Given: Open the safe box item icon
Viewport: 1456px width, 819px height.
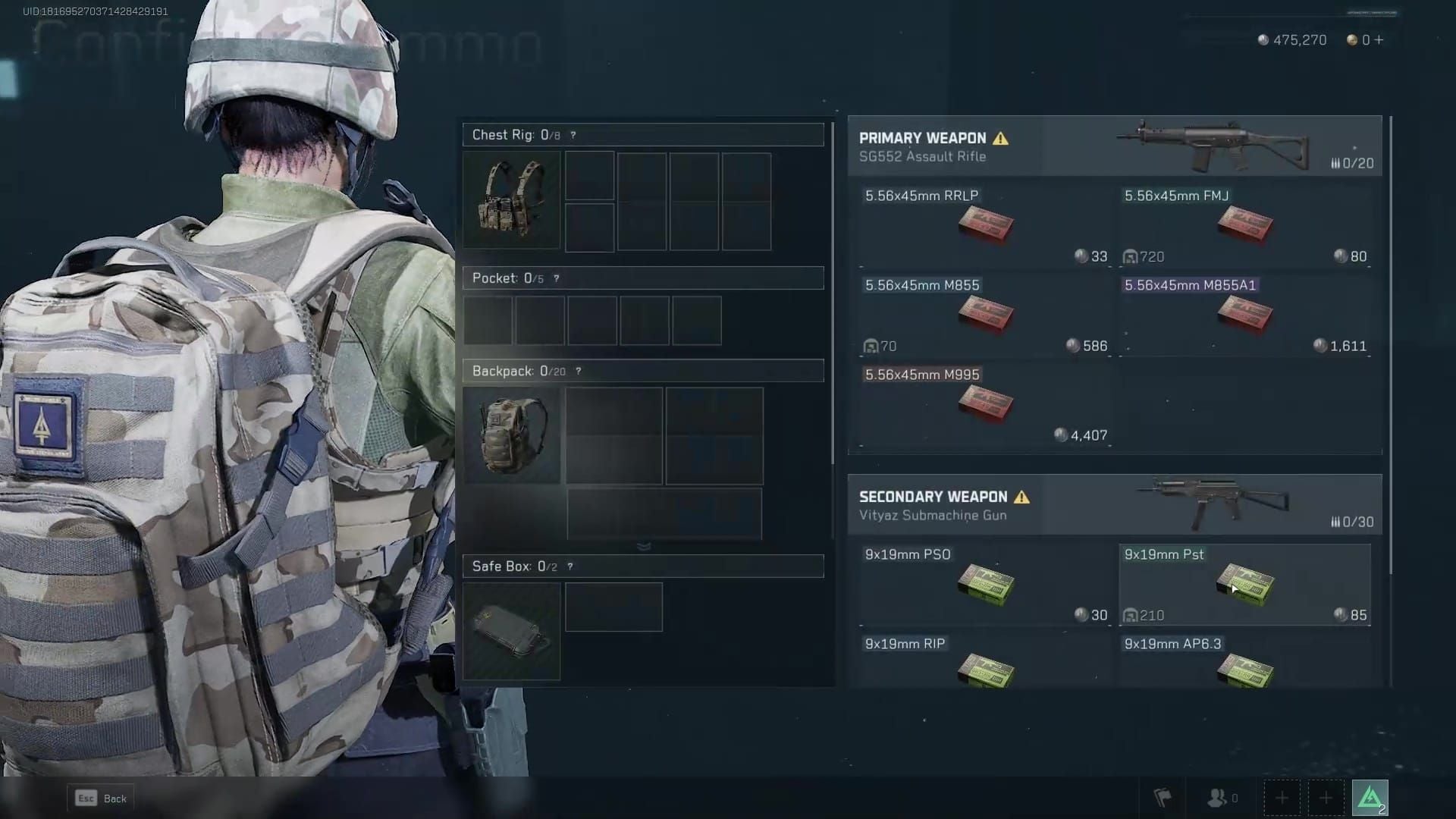Looking at the screenshot, I should [512, 630].
